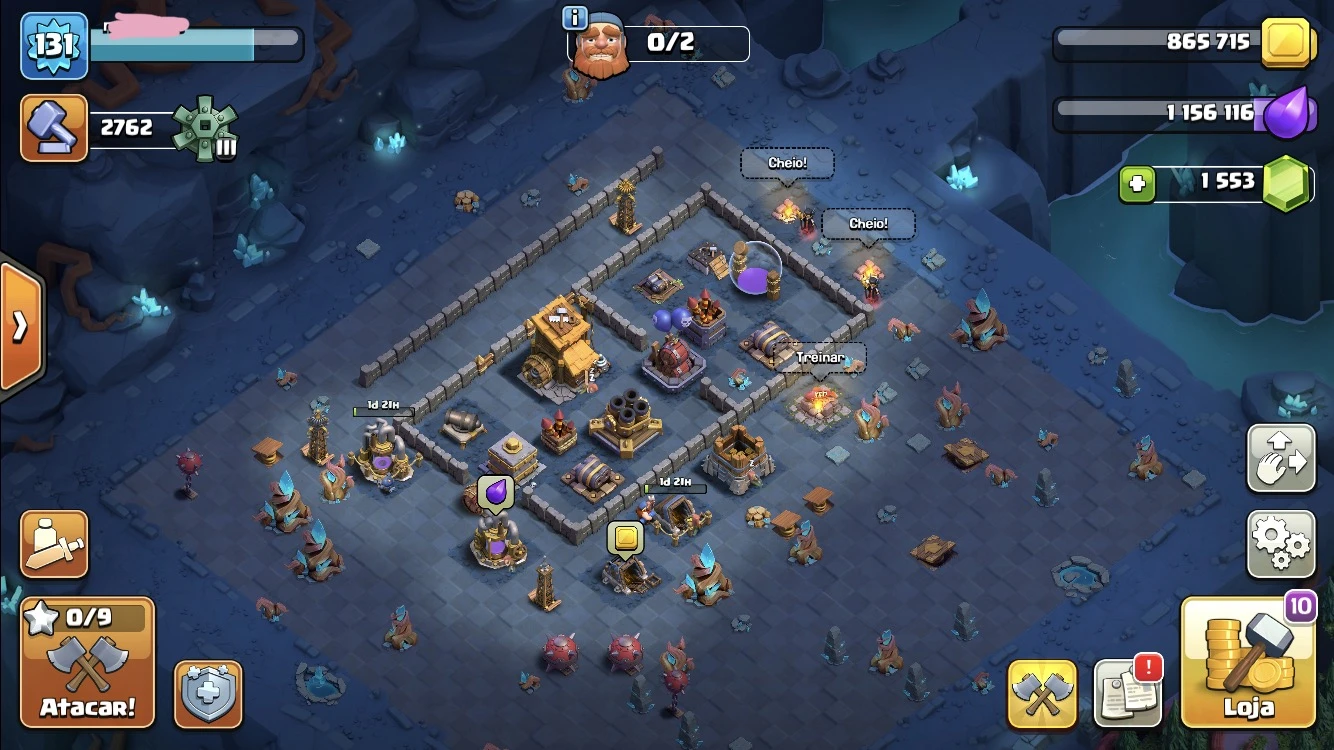Click the green plus to buy gems
1334x750 pixels.
coord(1137,184)
